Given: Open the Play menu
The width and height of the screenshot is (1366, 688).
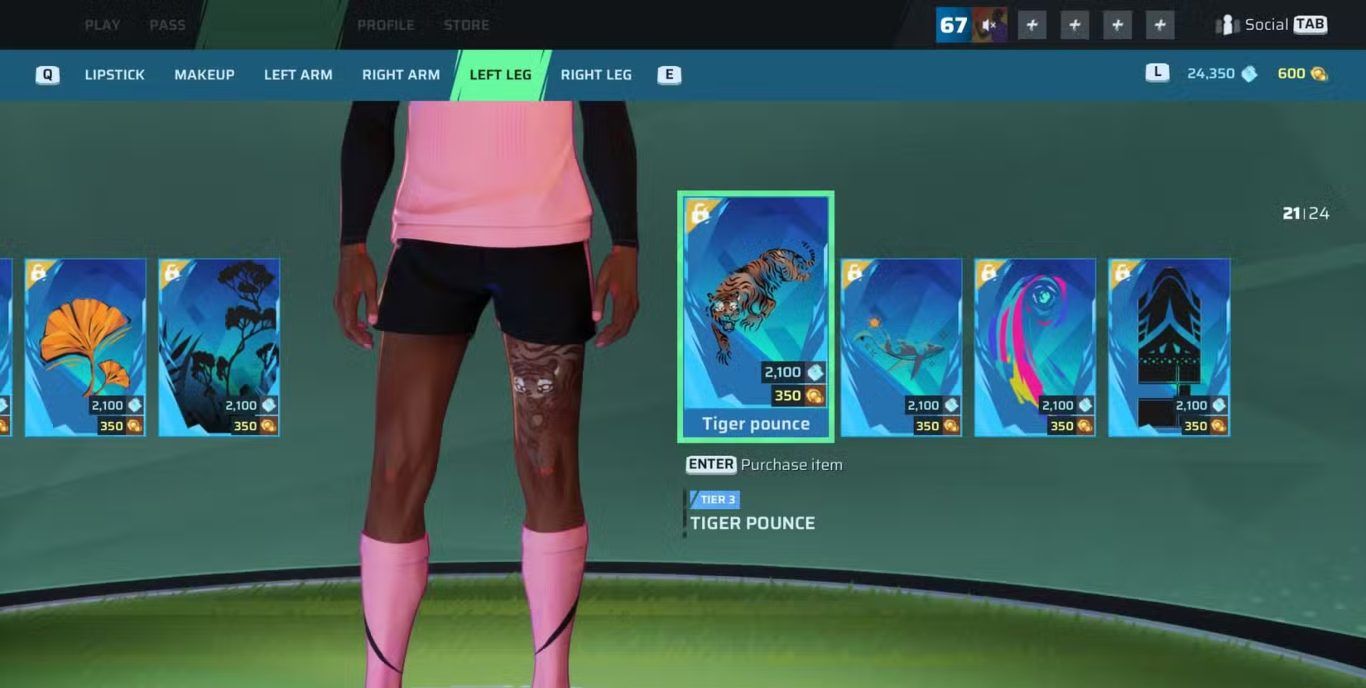Looking at the screenshot, I should 102,25.
